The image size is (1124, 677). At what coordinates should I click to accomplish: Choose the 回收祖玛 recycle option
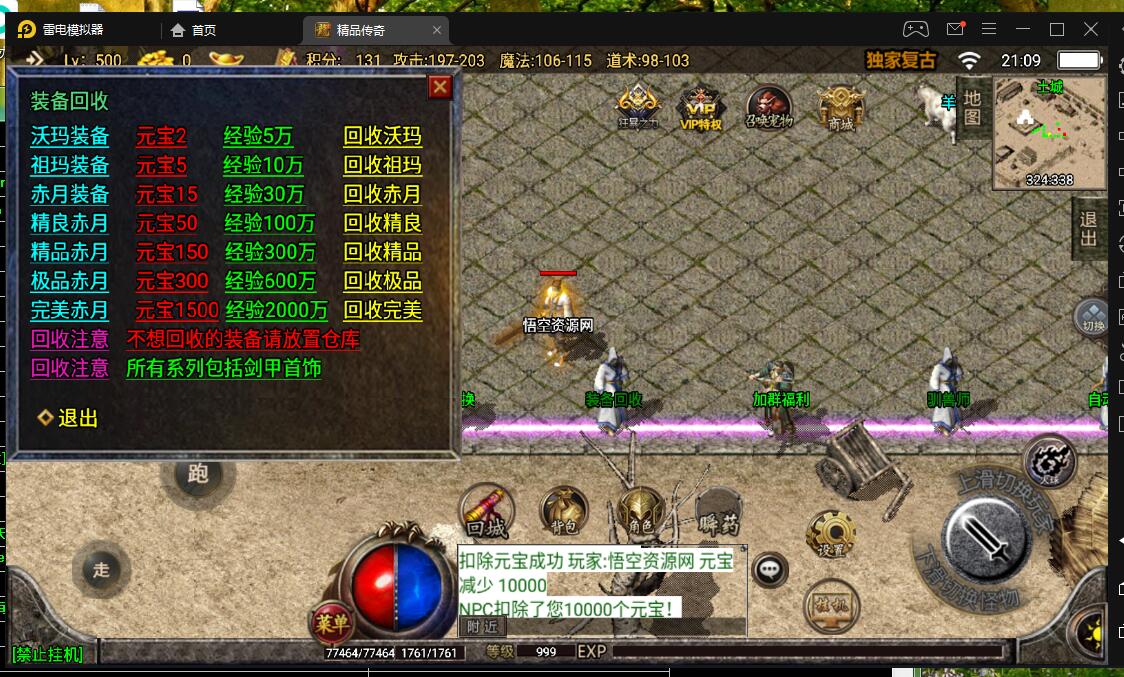click(x=382, y=165)
